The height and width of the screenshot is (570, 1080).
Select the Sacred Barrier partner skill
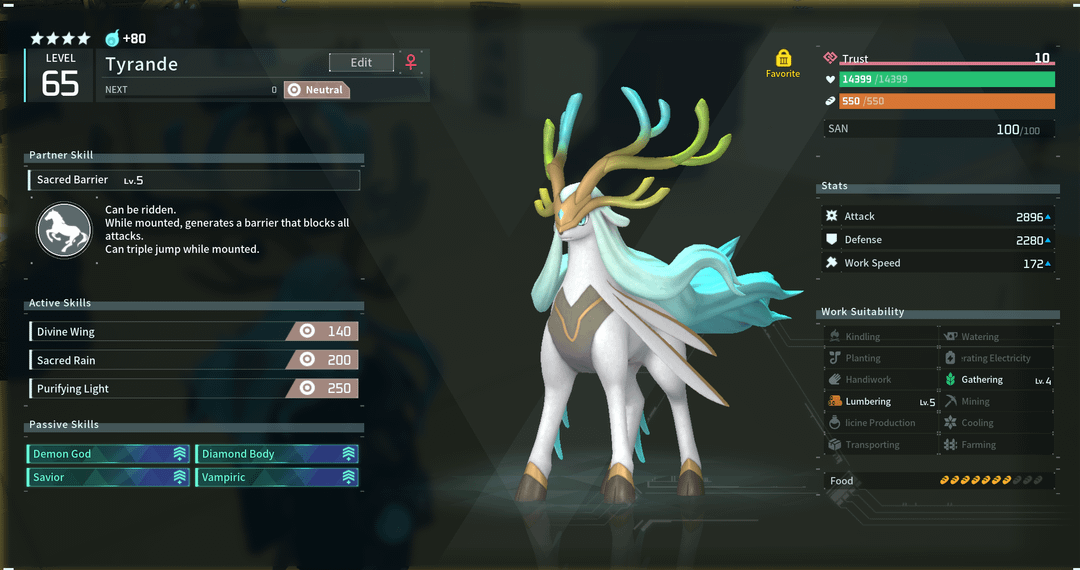194,180
